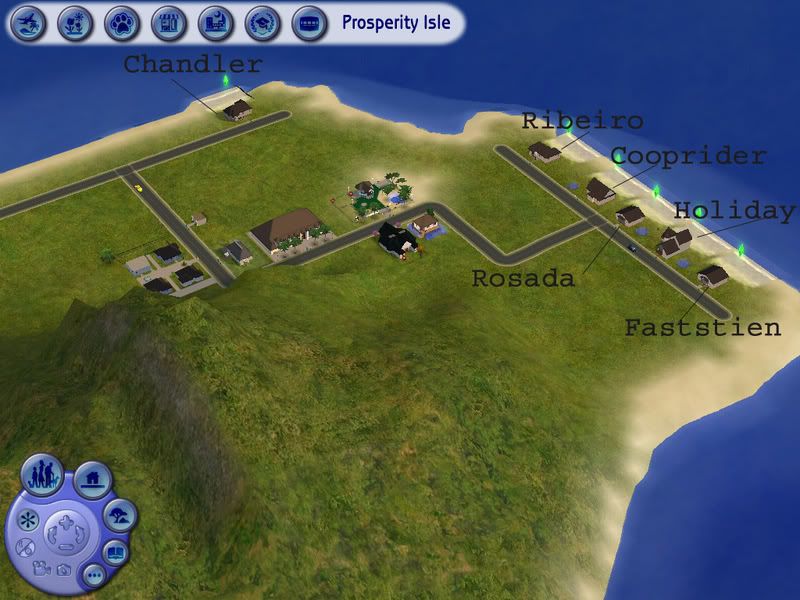Open the three-dot options menu

click(x=93, y=575)
